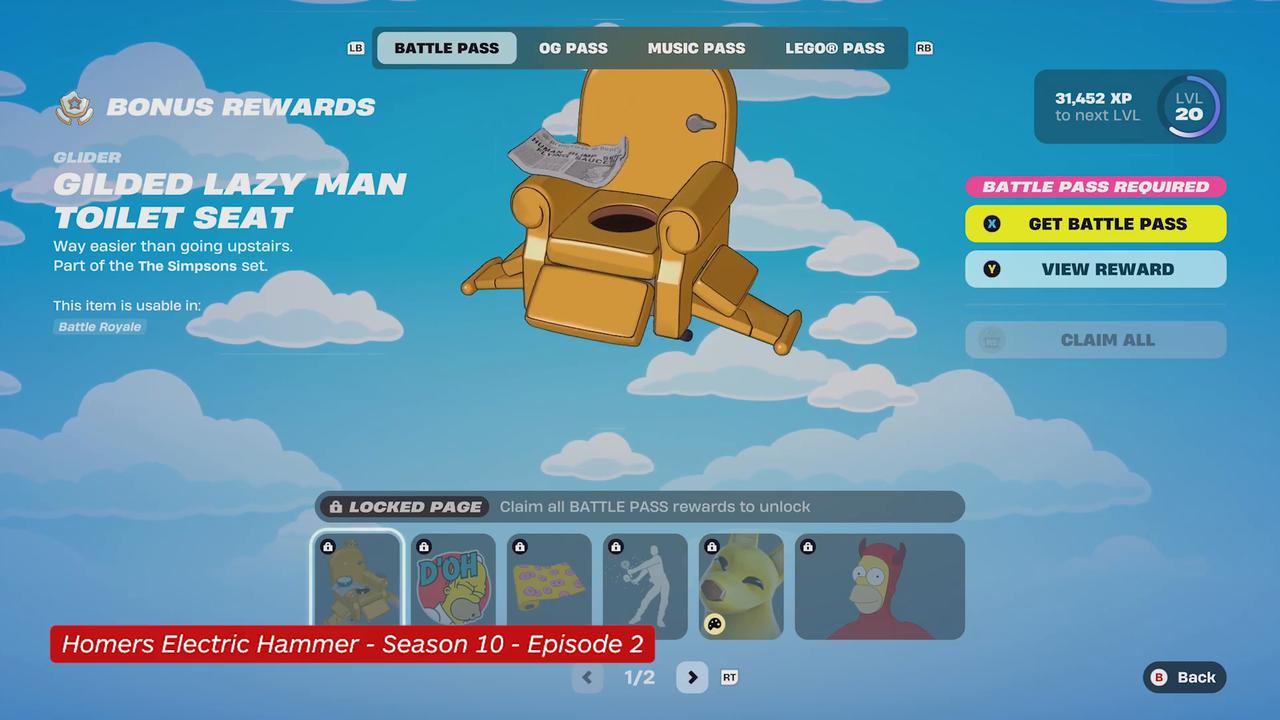Click the Get Battle Pass button
The height and width of the screenshot is (720, 1280).
click(1095, 224)
